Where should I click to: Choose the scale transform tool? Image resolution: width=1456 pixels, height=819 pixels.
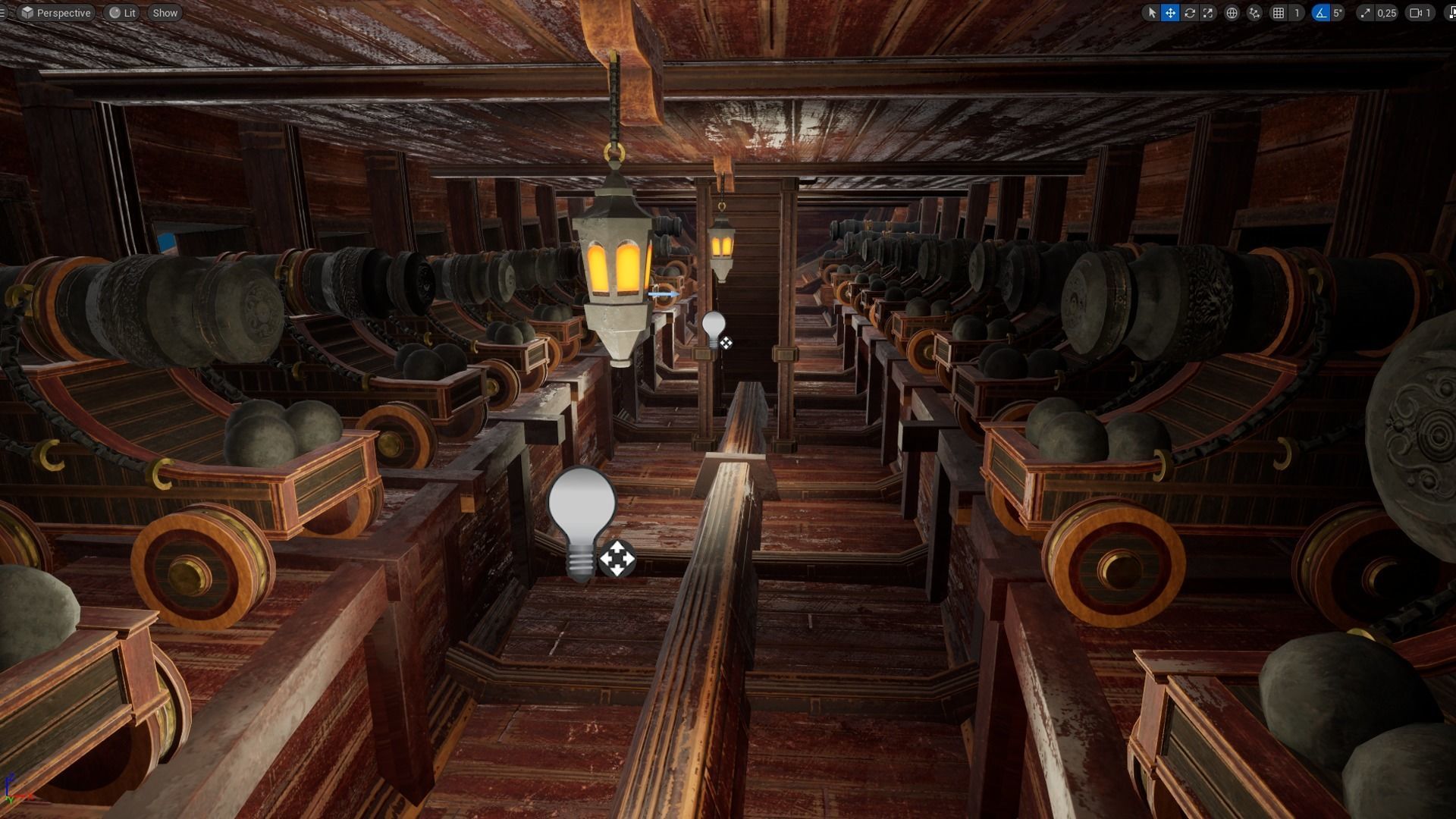click(x=1208, y=13)
